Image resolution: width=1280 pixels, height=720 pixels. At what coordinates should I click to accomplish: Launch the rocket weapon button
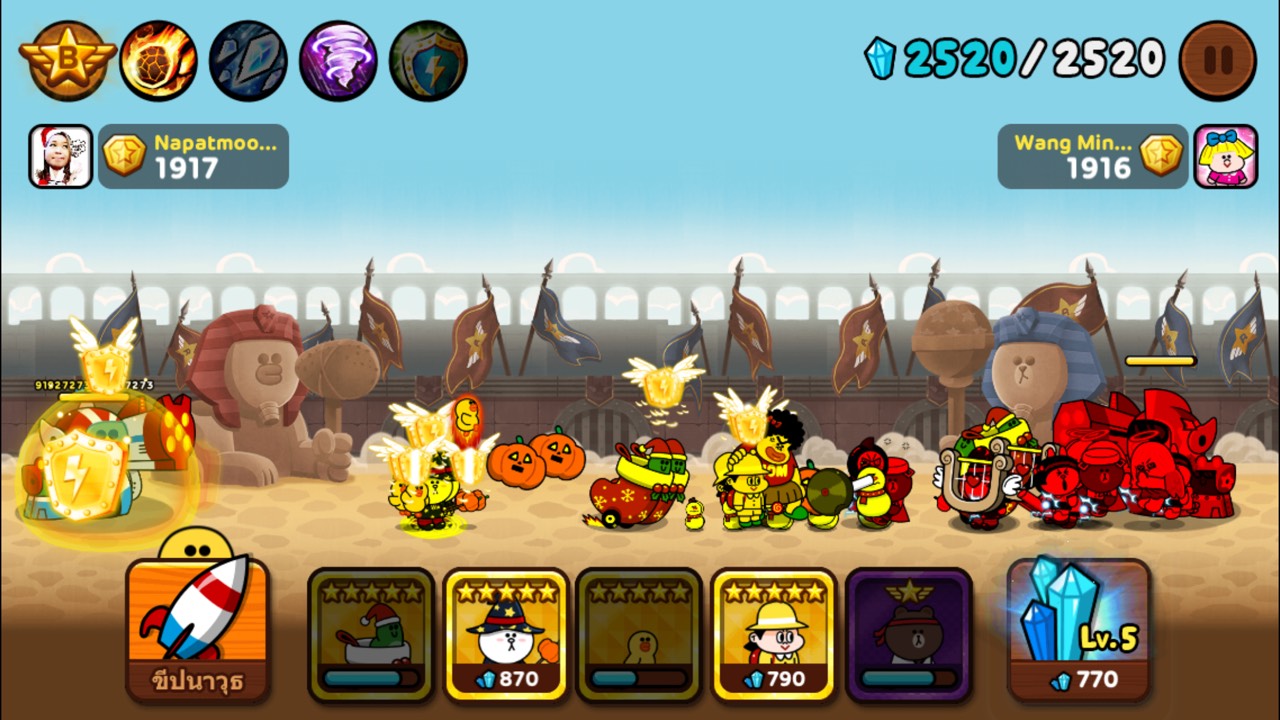pos(198,628)
